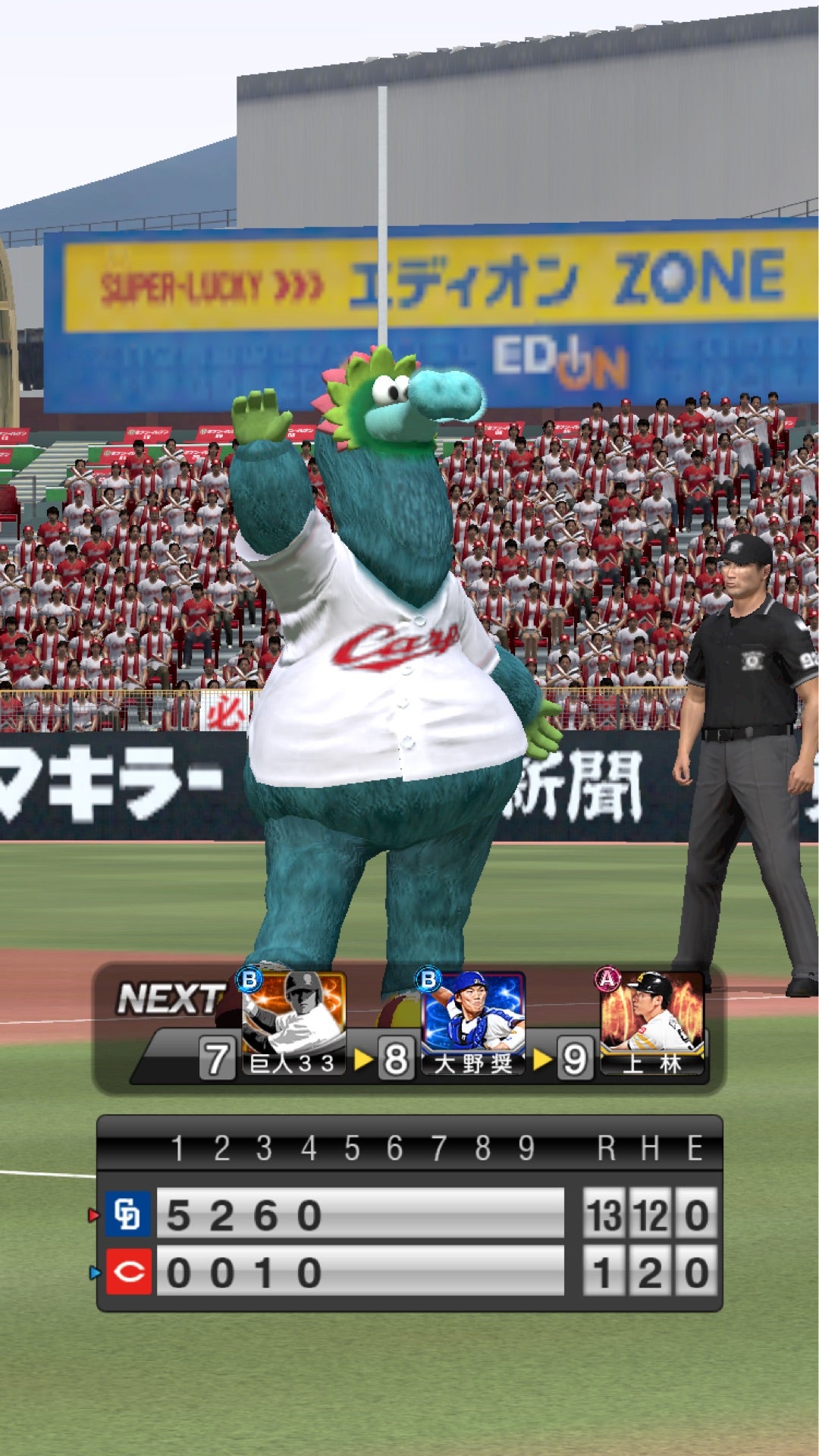Tap the 上林 batter portrait

[652, 1022]
